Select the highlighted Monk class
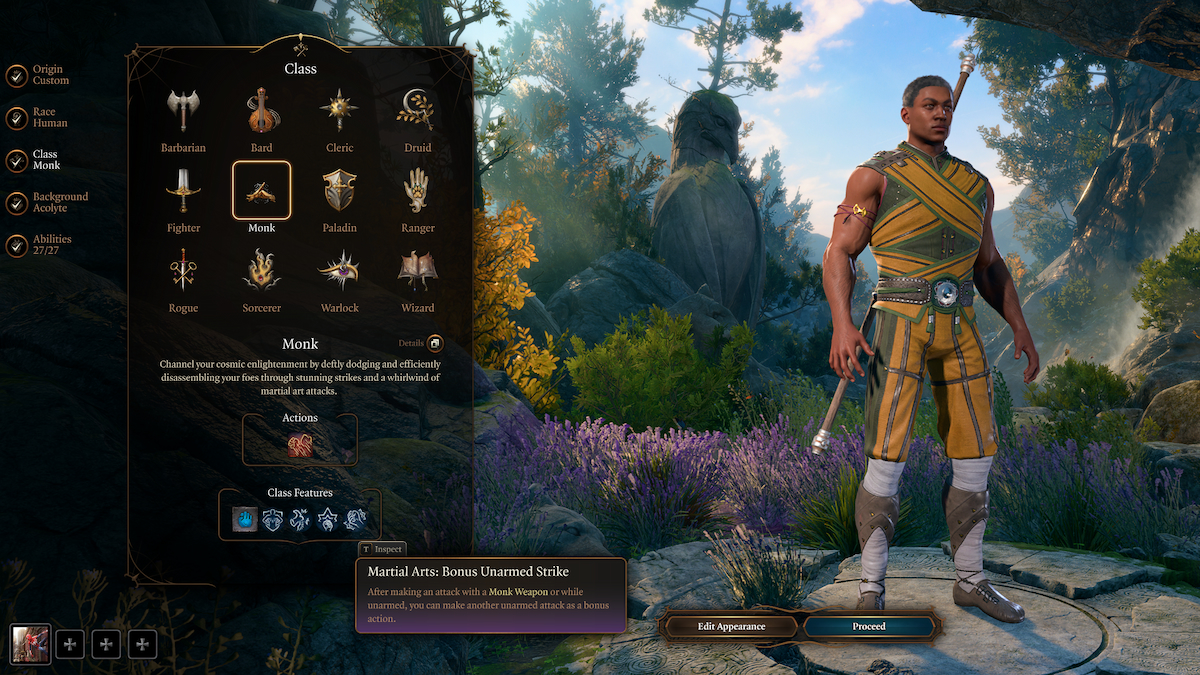1200x675 pixels. pyautogui.click(x=261, y=190)
